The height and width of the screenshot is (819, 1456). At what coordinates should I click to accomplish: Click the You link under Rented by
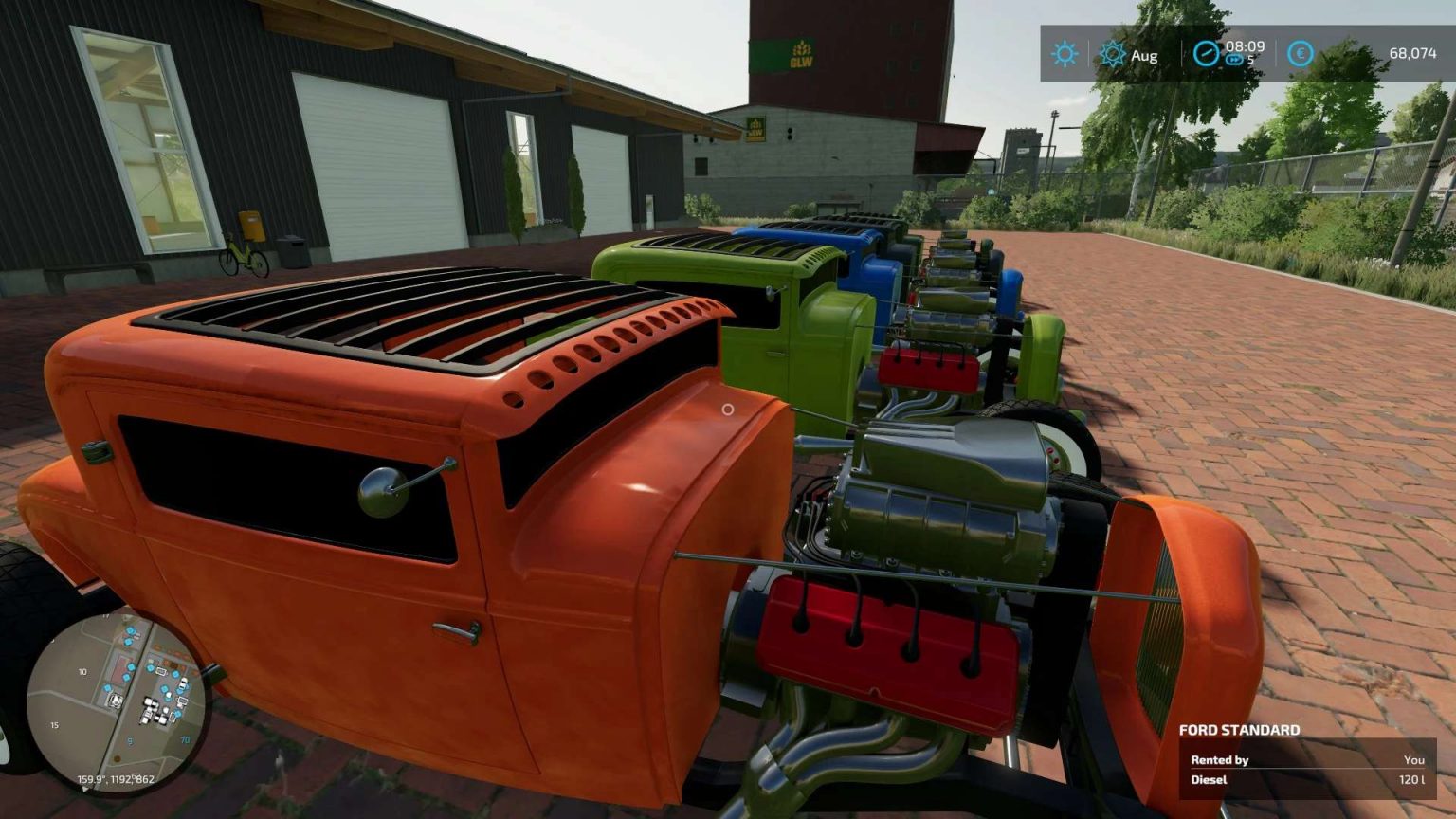pos(1414,758)
